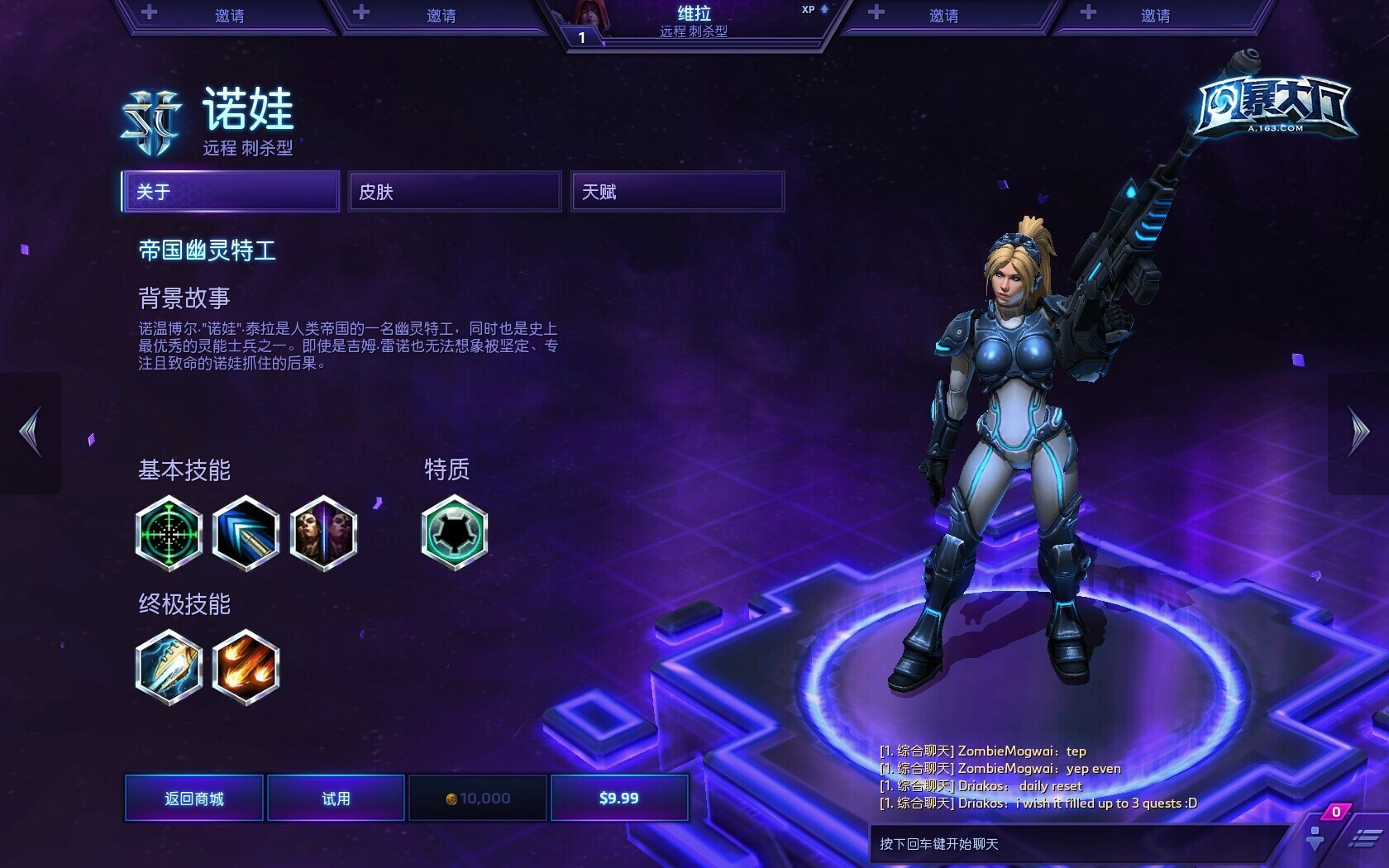Try the hero with 试用
This screenshot has height=868, width=1389.
[336, 798]
